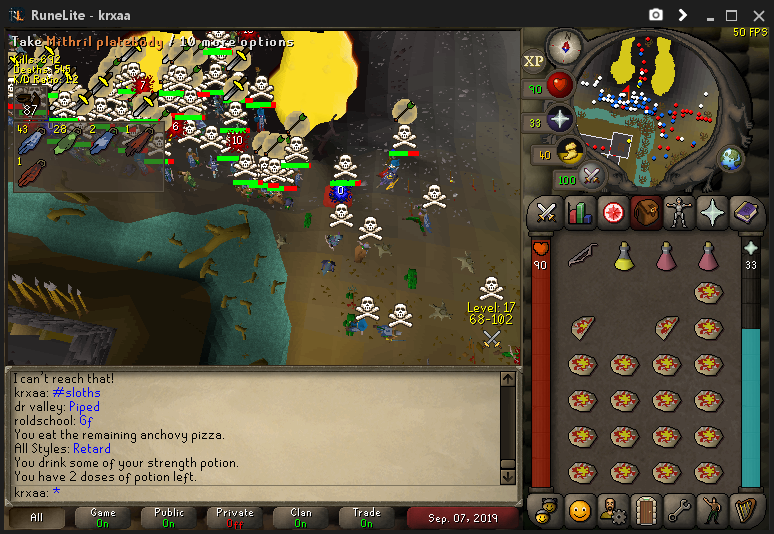Open the Logout door tab
The width and height of the screenshot is (774, 534).
click(x=646, y=510)
